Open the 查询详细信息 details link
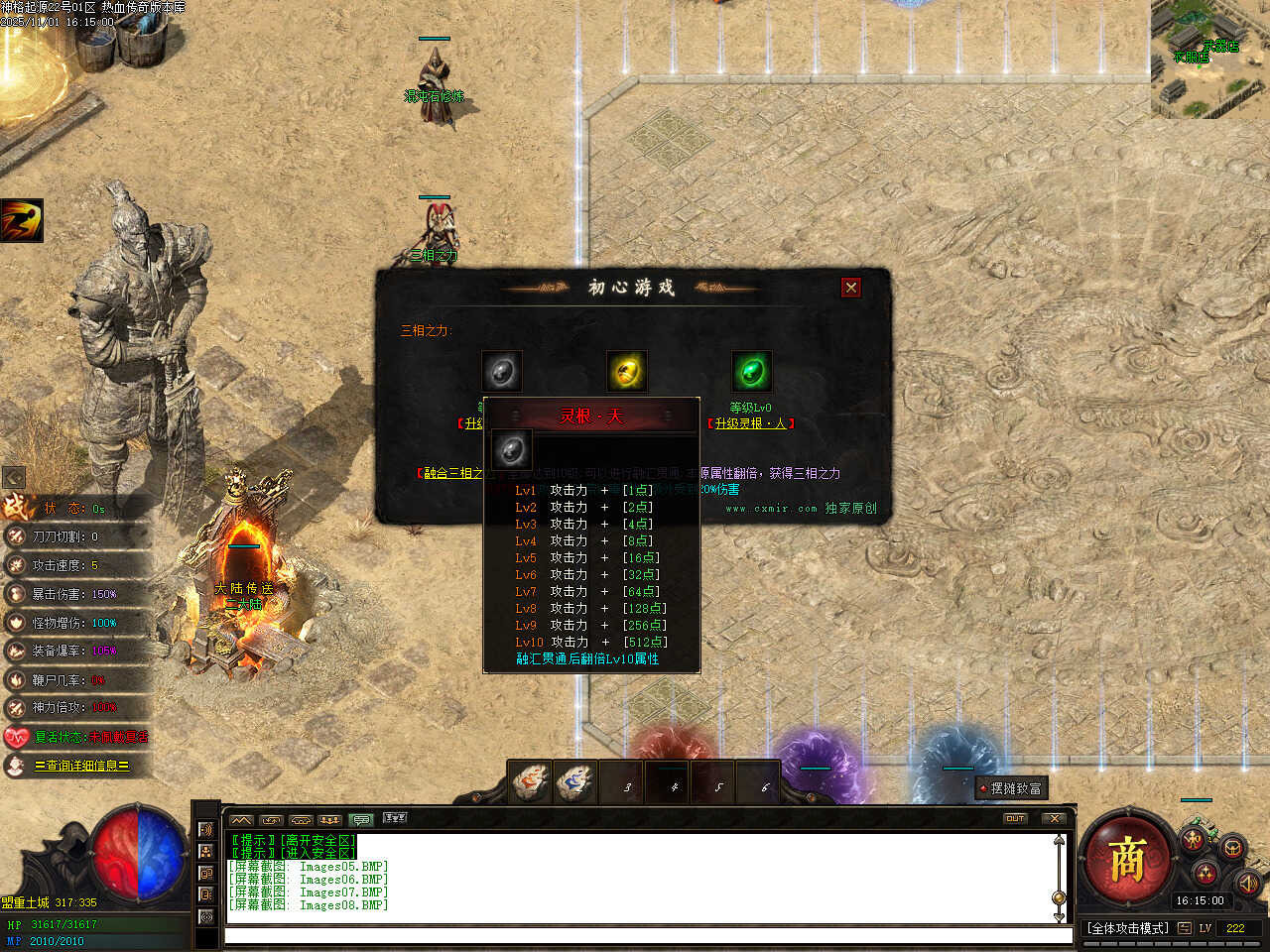The width and height of the screenshot is (1270, 952). [x=81, y=766]
